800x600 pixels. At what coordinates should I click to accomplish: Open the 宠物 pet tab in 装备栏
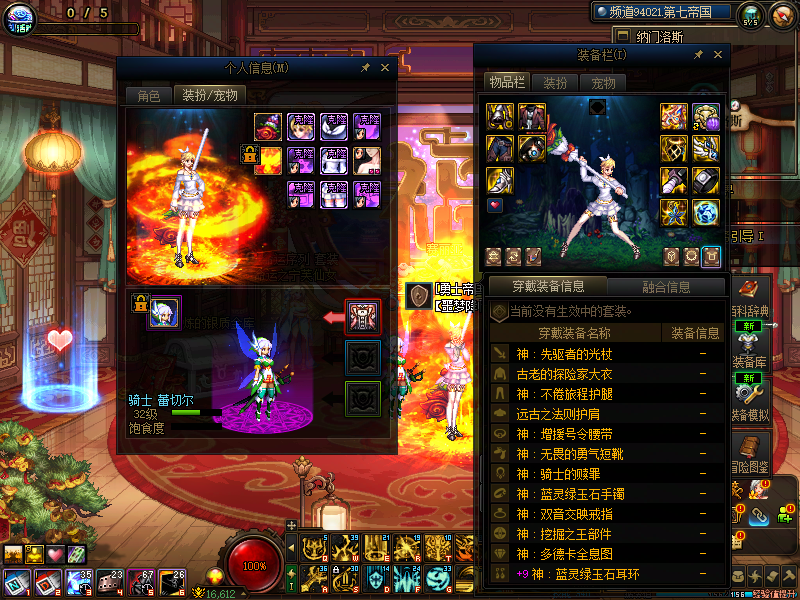pos(603,83)
